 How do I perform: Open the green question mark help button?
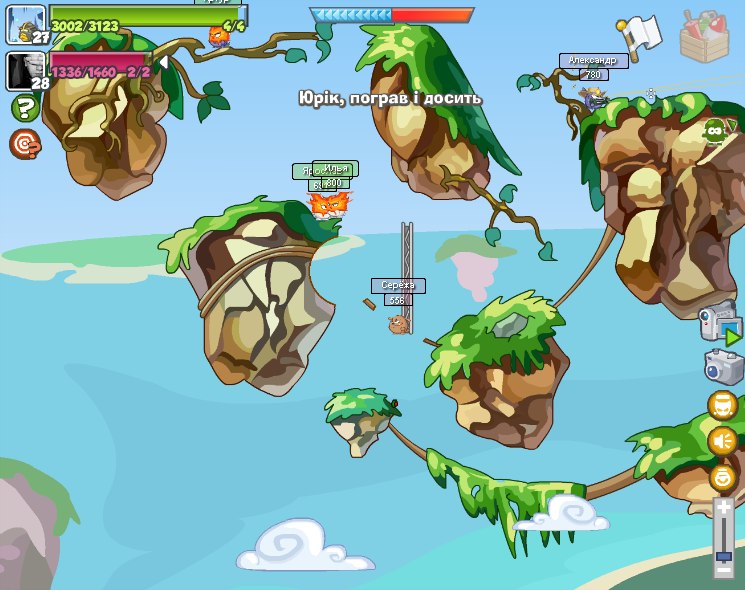tap(24, 108)
